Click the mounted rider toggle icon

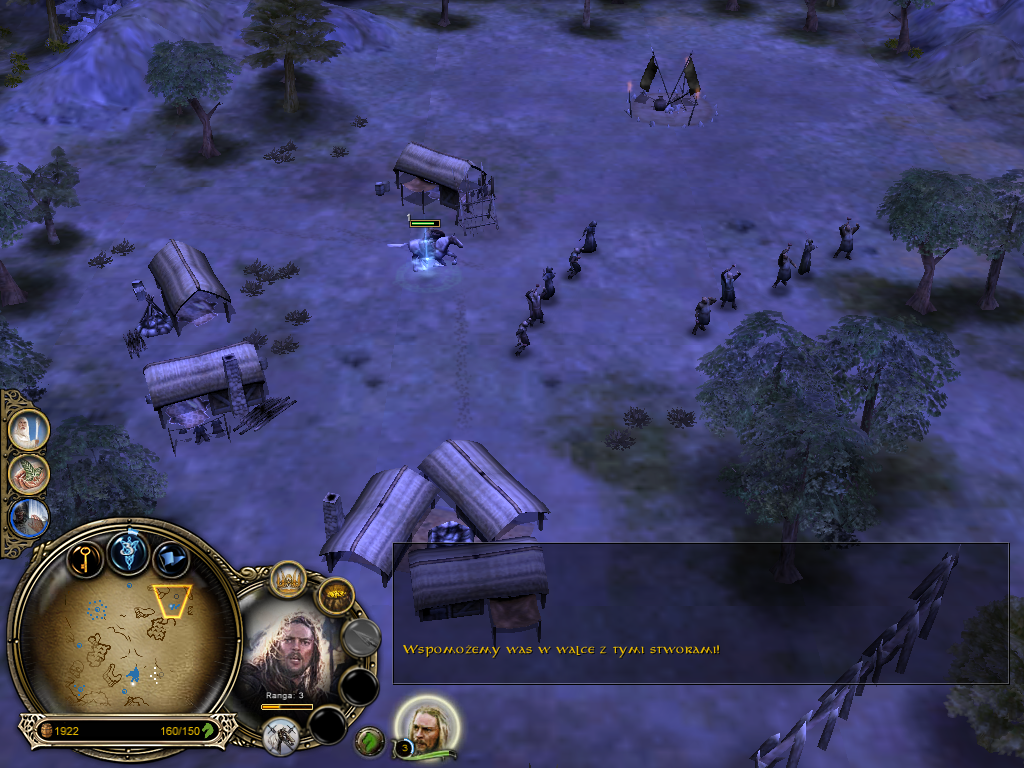click(281, 736)
